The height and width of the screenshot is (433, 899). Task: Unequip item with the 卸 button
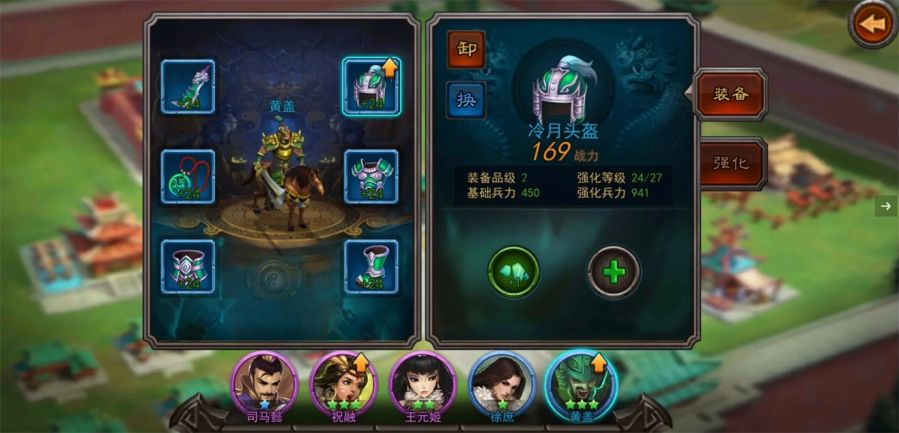(466, 49)
